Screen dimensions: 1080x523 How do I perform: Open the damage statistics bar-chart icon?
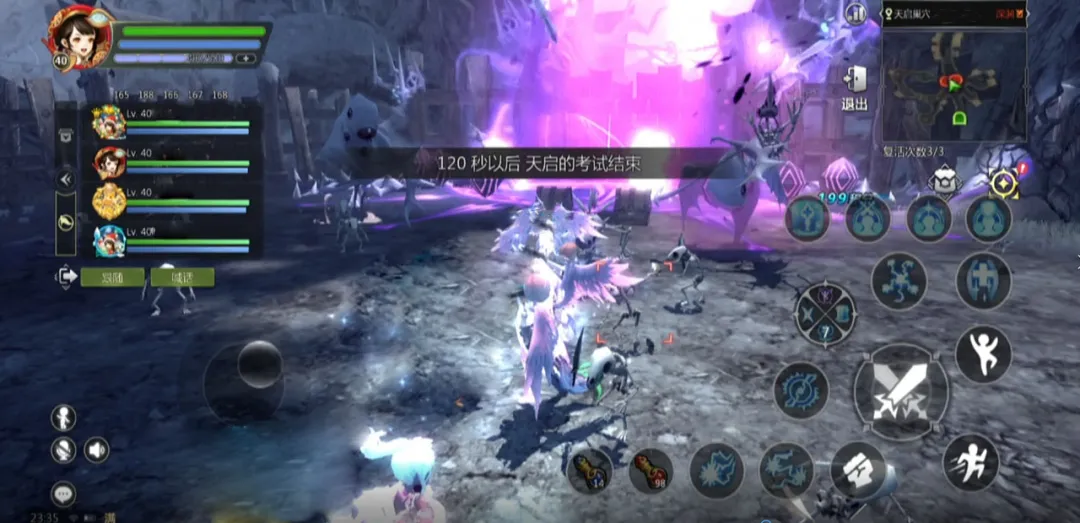tap(855, 14)
